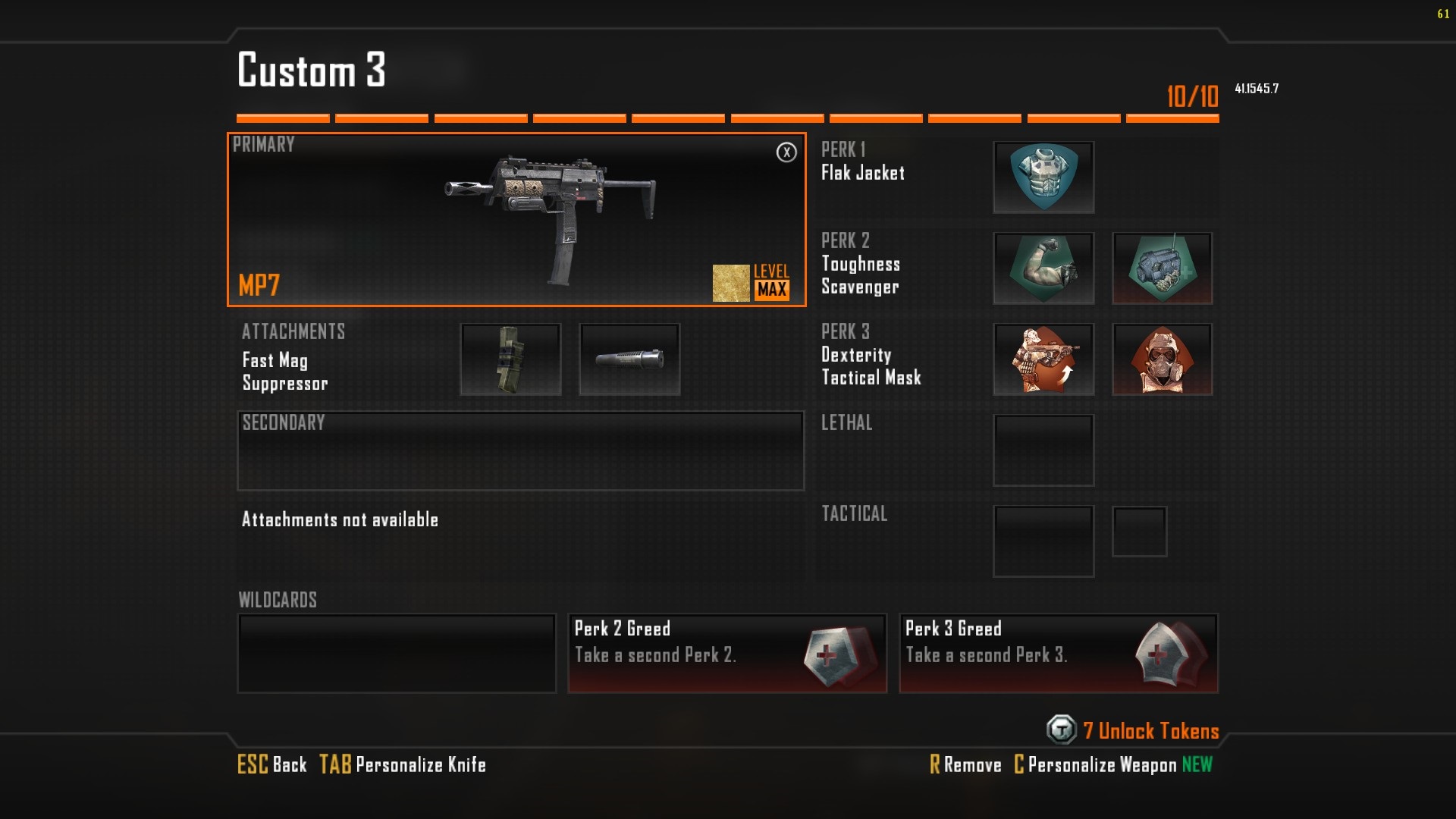Click Remove at the bottom right
This screenshot has width=1456, height=819.
[966, 764]
